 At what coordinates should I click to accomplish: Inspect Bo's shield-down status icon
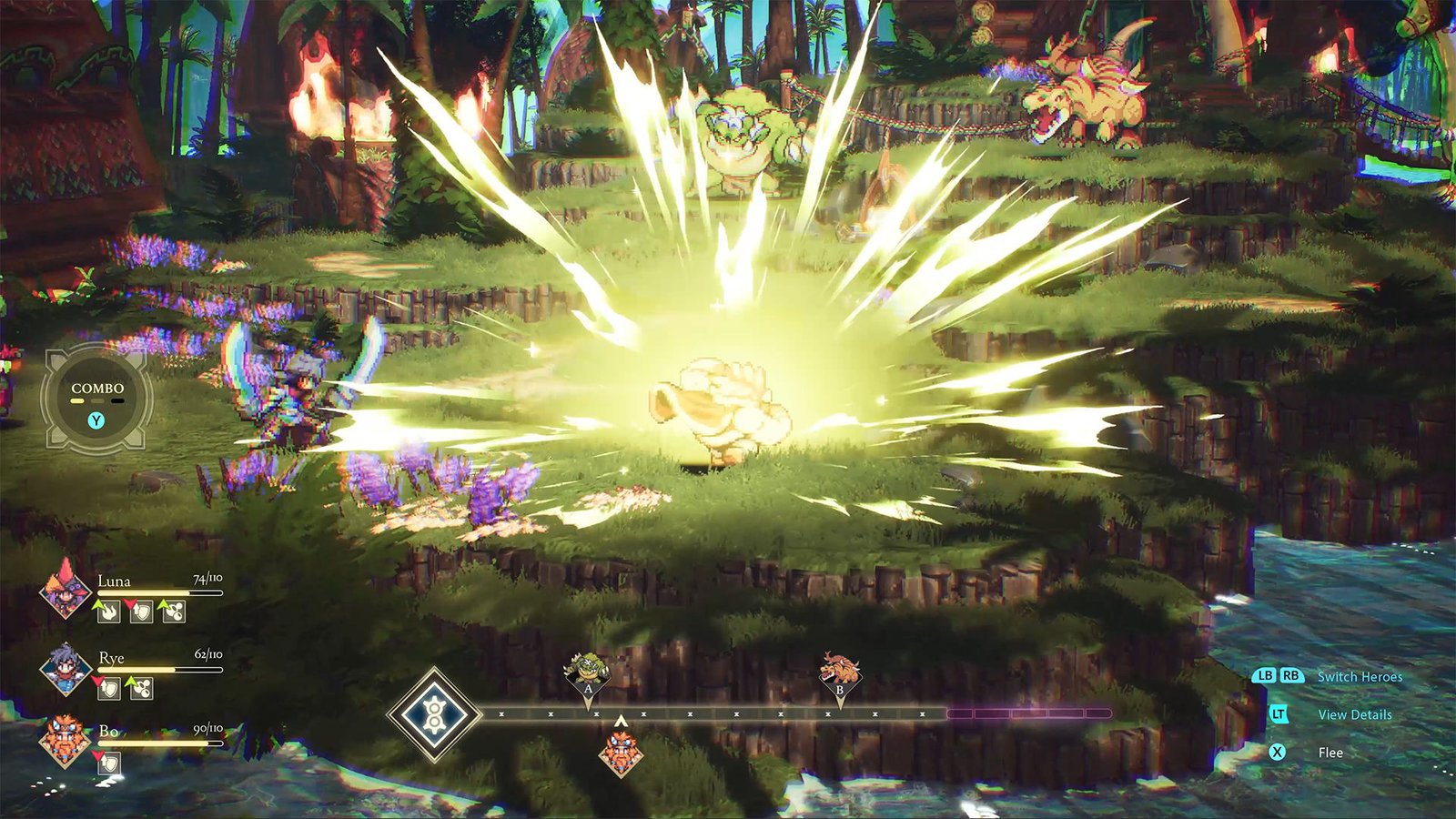108,763
